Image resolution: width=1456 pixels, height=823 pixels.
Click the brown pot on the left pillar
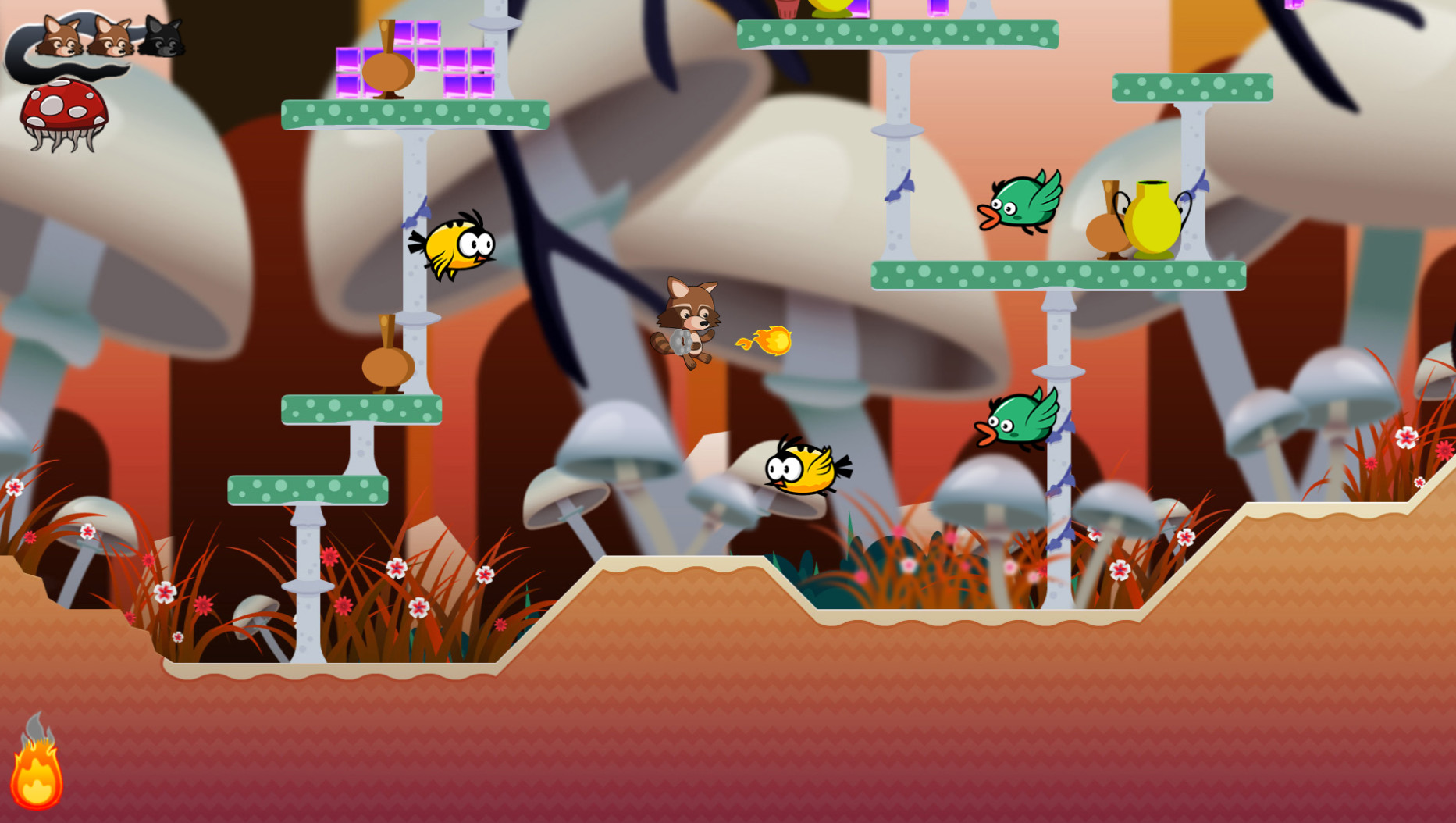385,367
